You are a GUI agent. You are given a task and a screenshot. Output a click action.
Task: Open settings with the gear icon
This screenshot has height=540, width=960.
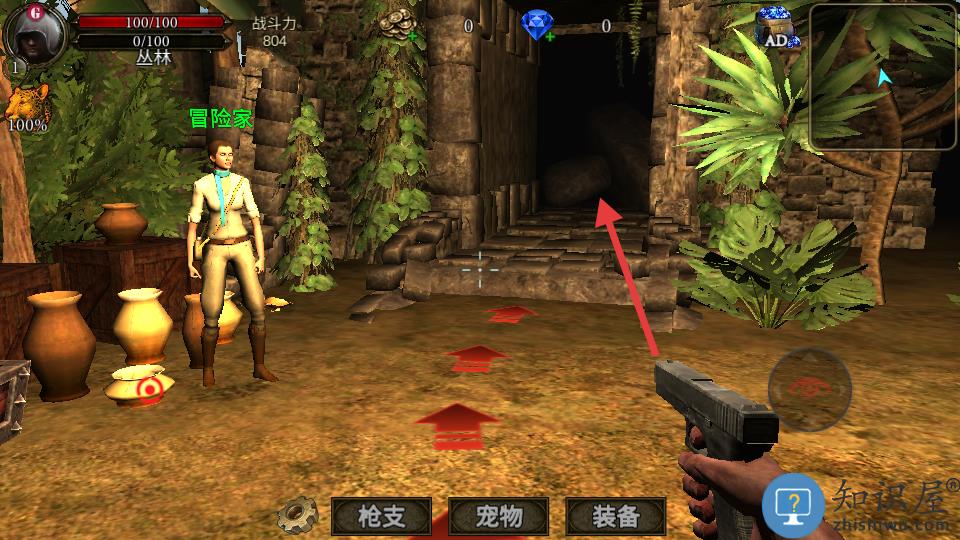[x=297, y=515]
